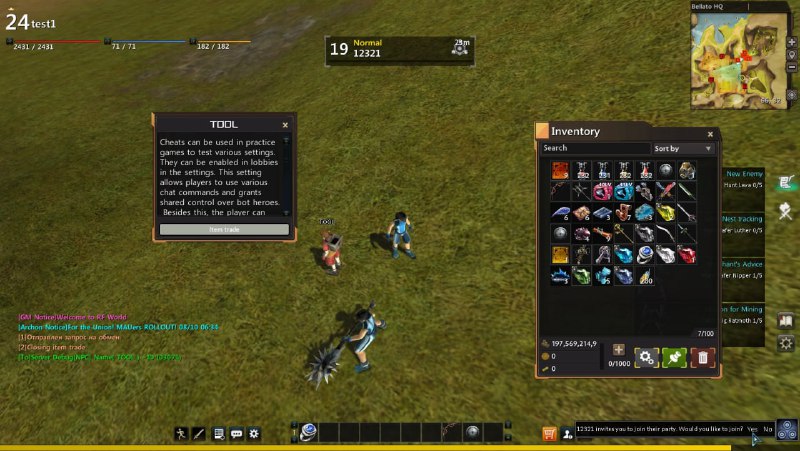Open the Sort by dropdown
The image size is (800, 451).
pyautogui.click(x=684, y=149)
